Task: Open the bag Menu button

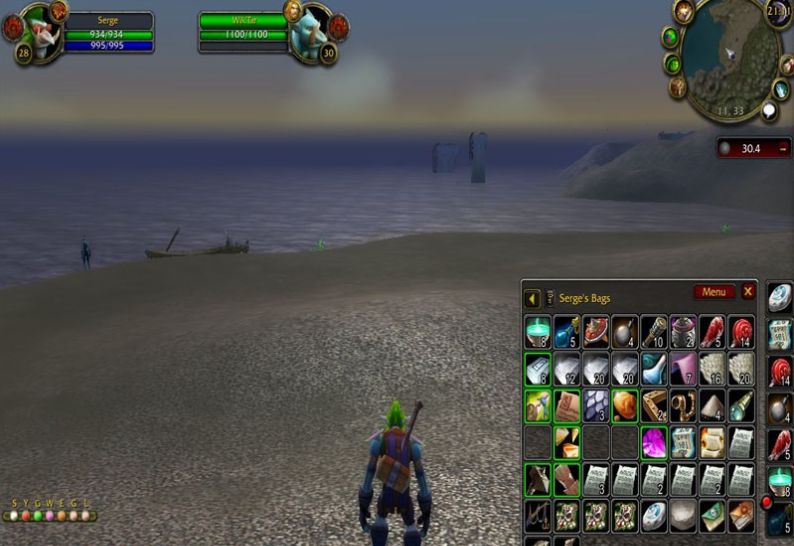Action: (x=713, y=292)
